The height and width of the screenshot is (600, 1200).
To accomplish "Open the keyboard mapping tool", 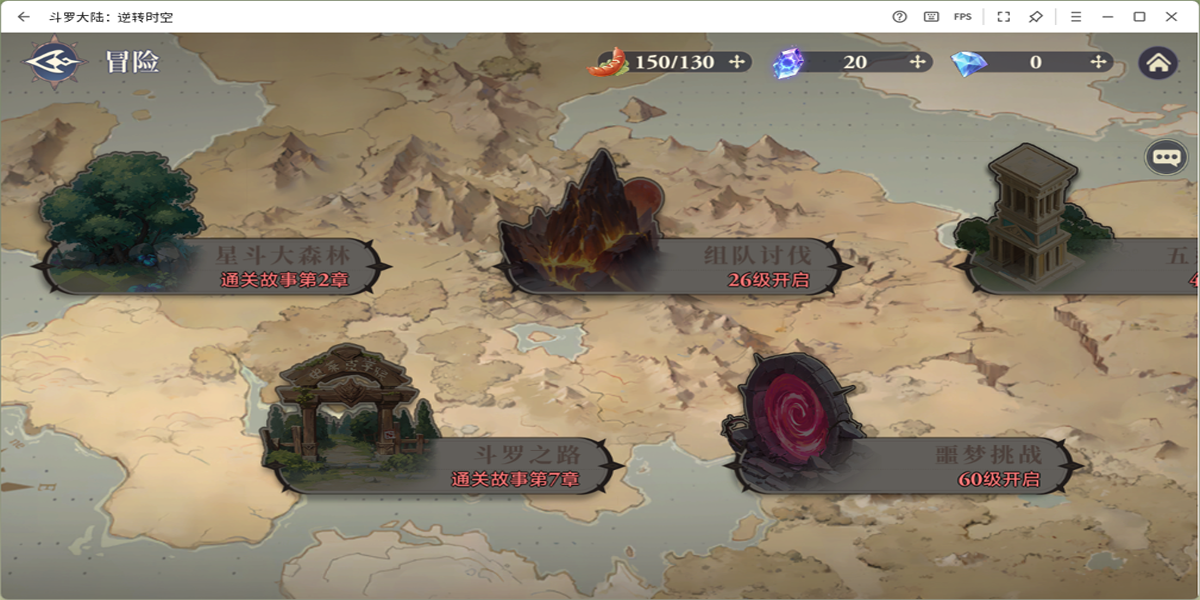I will point(931,17).
